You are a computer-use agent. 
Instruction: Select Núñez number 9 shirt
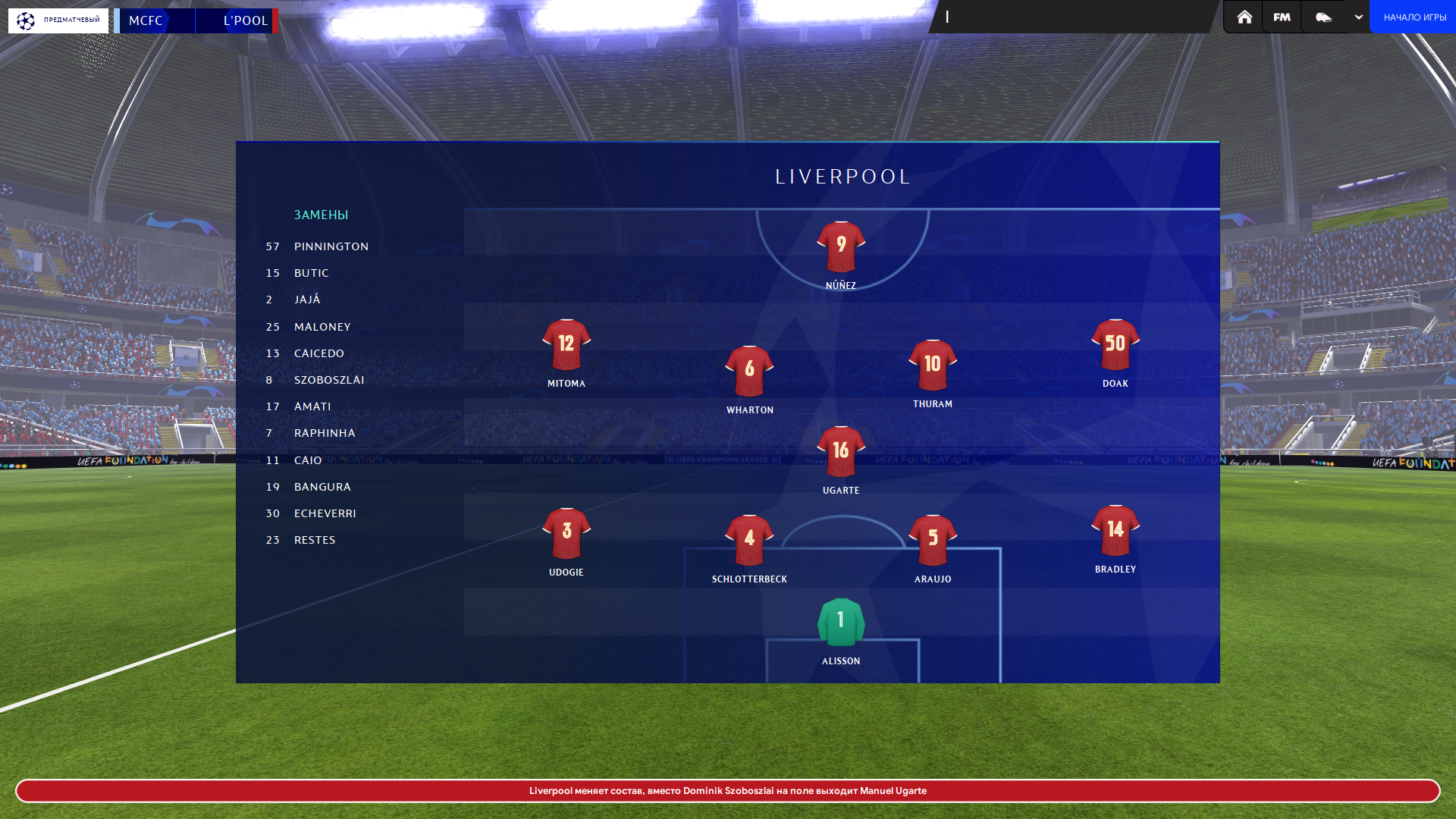(840, 247)
